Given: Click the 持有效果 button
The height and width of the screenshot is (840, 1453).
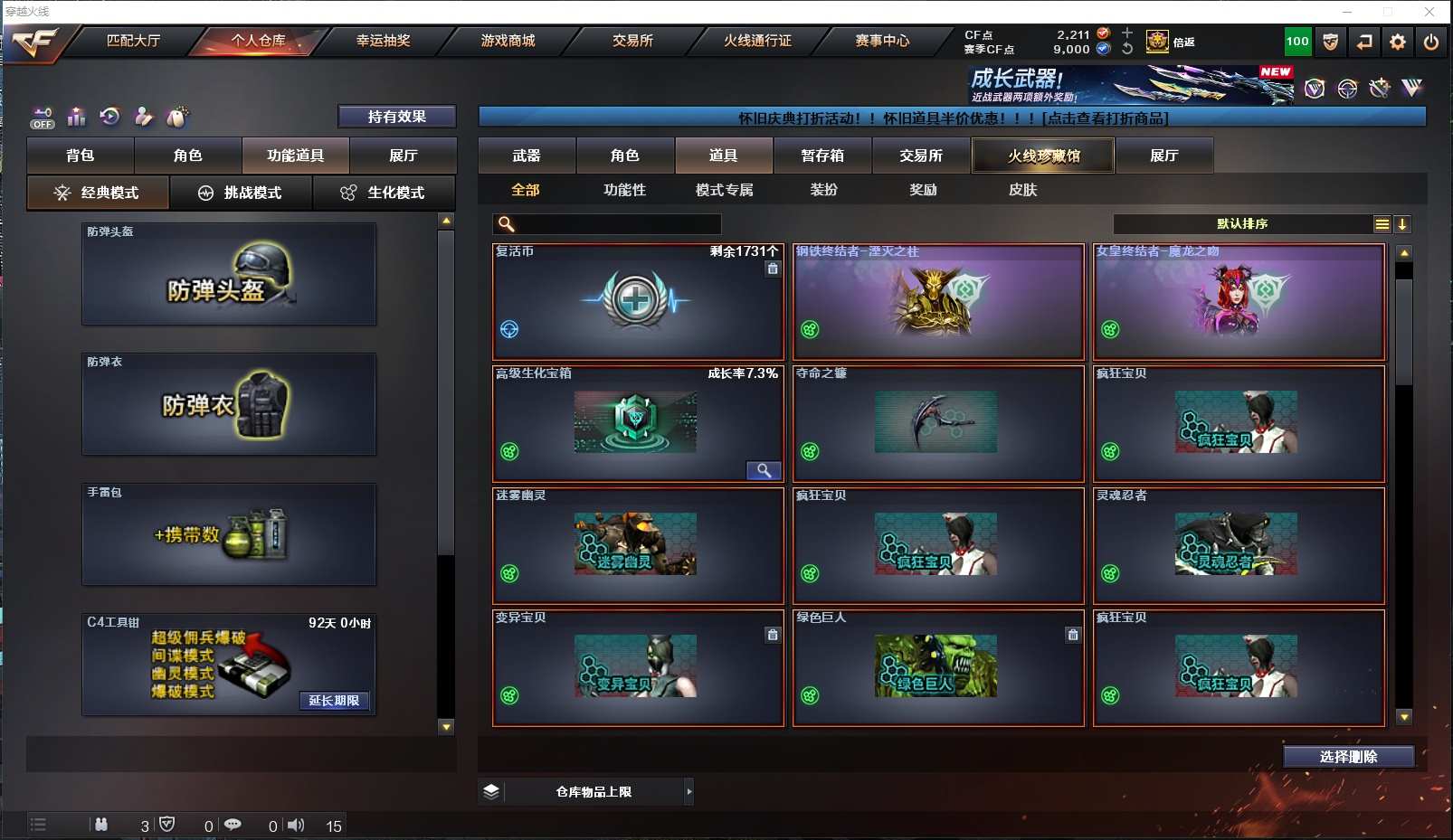Looking at the screenshot, I should coord(396,117).
